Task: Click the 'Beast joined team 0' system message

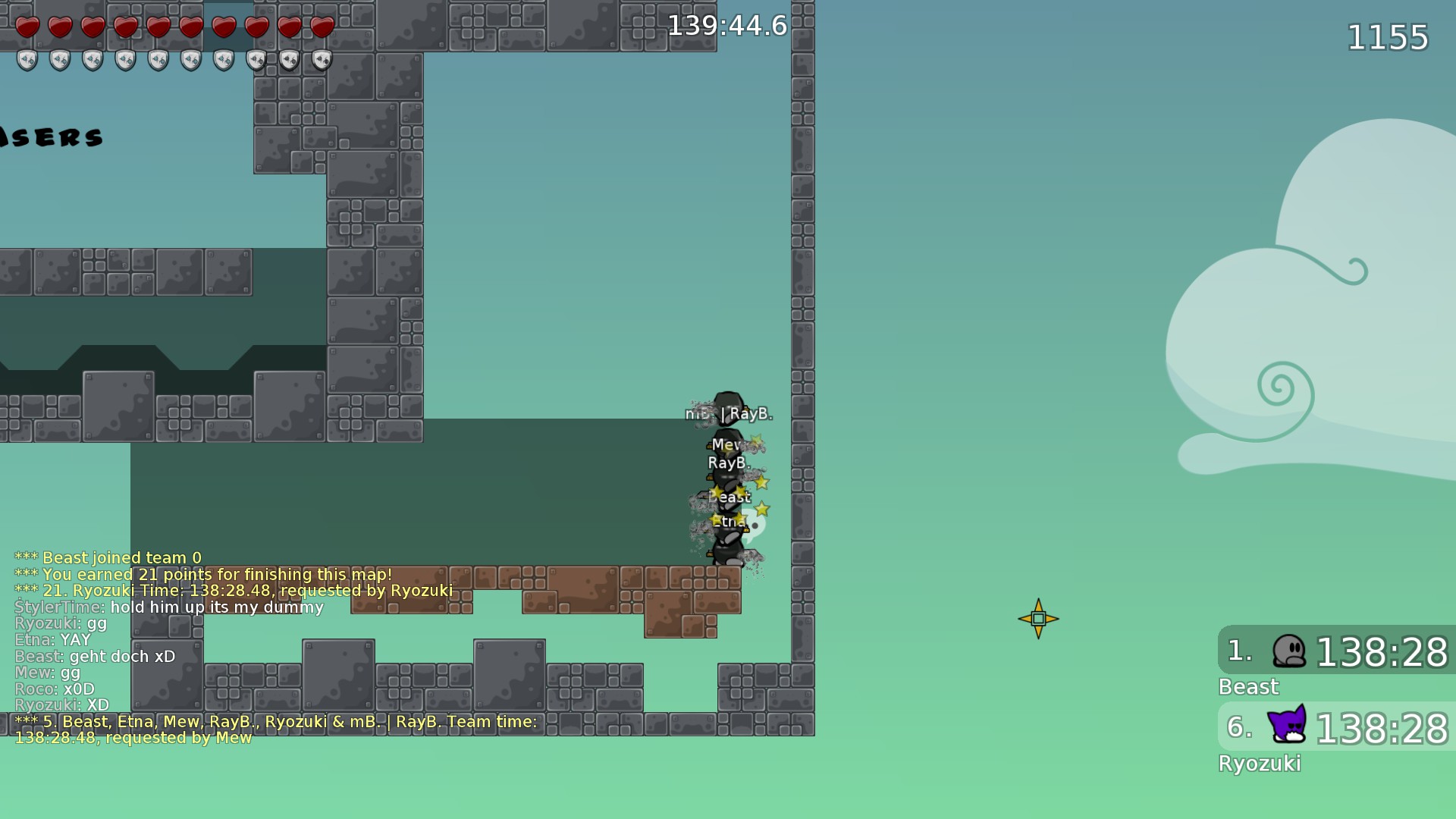Action: (108, 557)
